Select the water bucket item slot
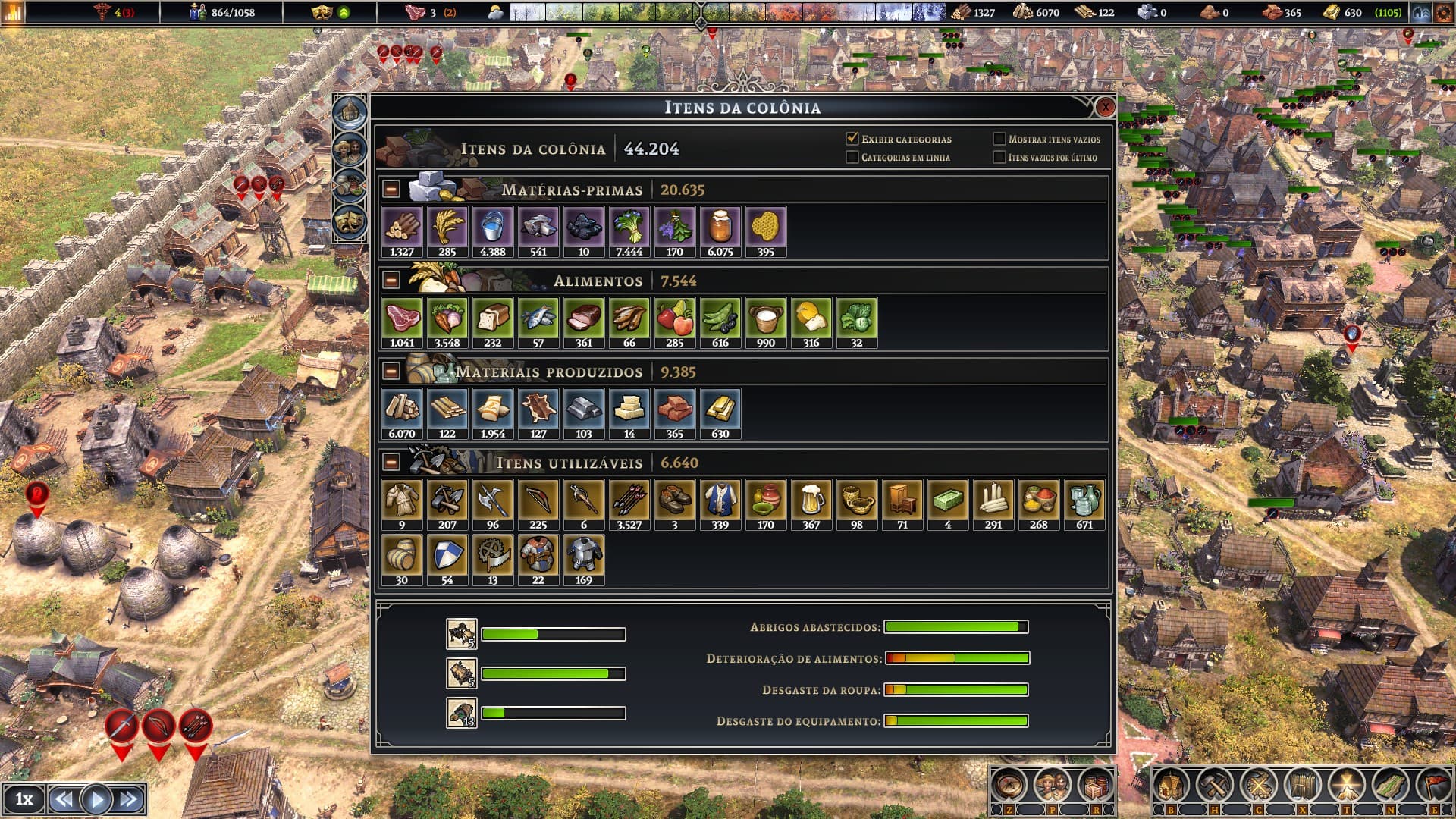 click(492, 231)
